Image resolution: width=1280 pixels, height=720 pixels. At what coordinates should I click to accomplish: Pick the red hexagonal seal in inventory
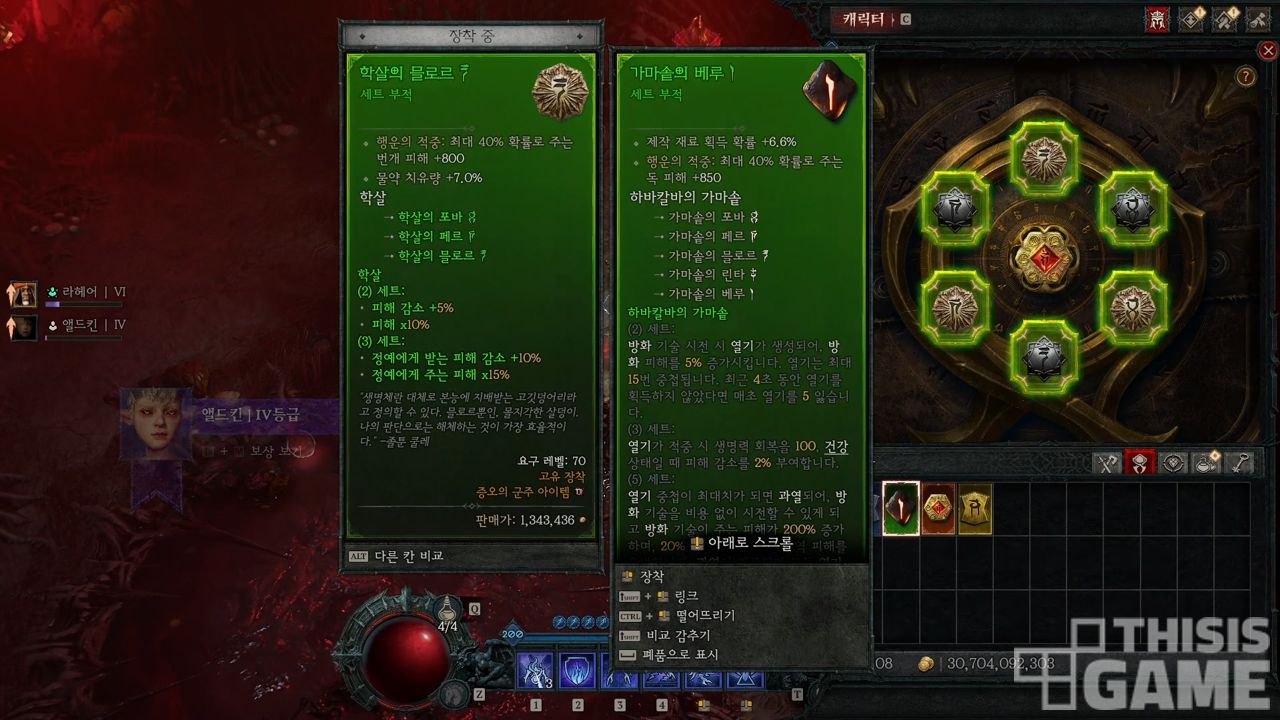click(x=938, y=508)
